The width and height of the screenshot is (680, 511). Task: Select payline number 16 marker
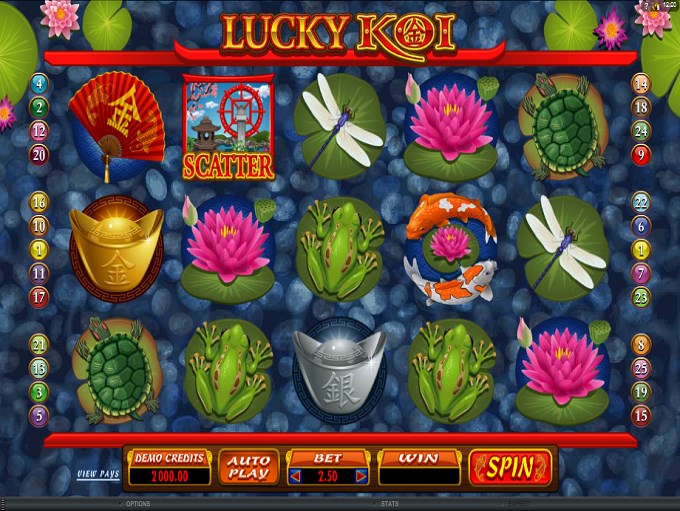coord(40,202)
